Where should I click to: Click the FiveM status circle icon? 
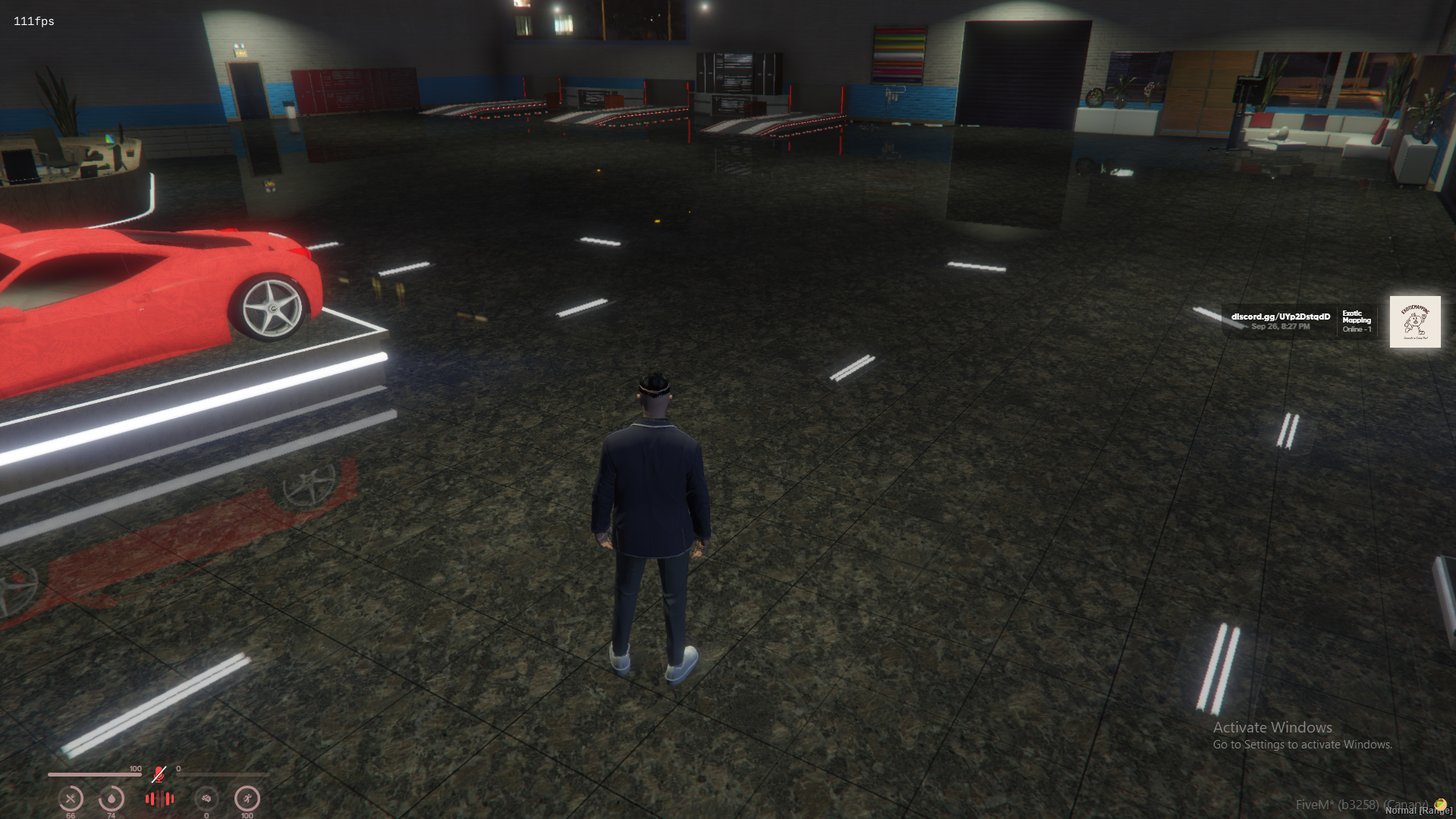point(1441,803)
